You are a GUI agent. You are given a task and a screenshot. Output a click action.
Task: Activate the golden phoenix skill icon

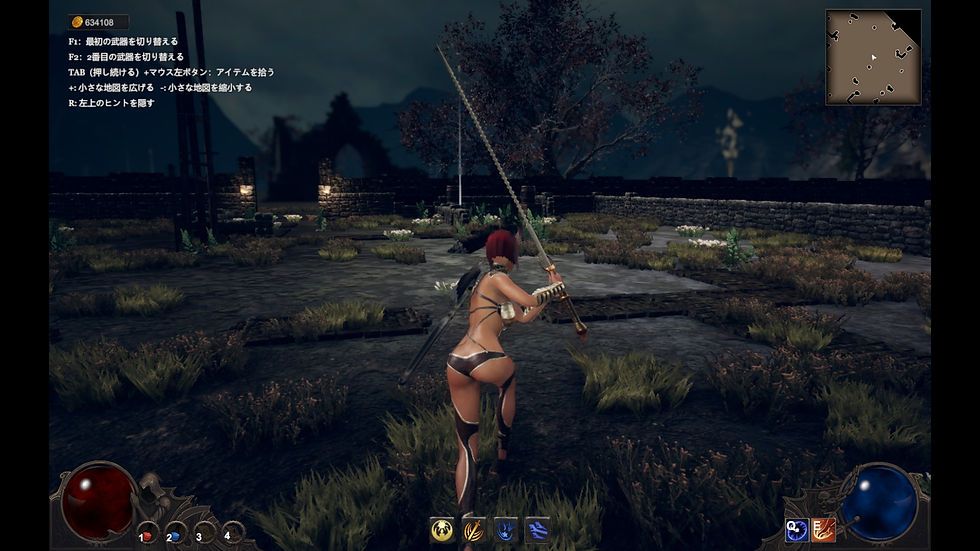point(442,530)
